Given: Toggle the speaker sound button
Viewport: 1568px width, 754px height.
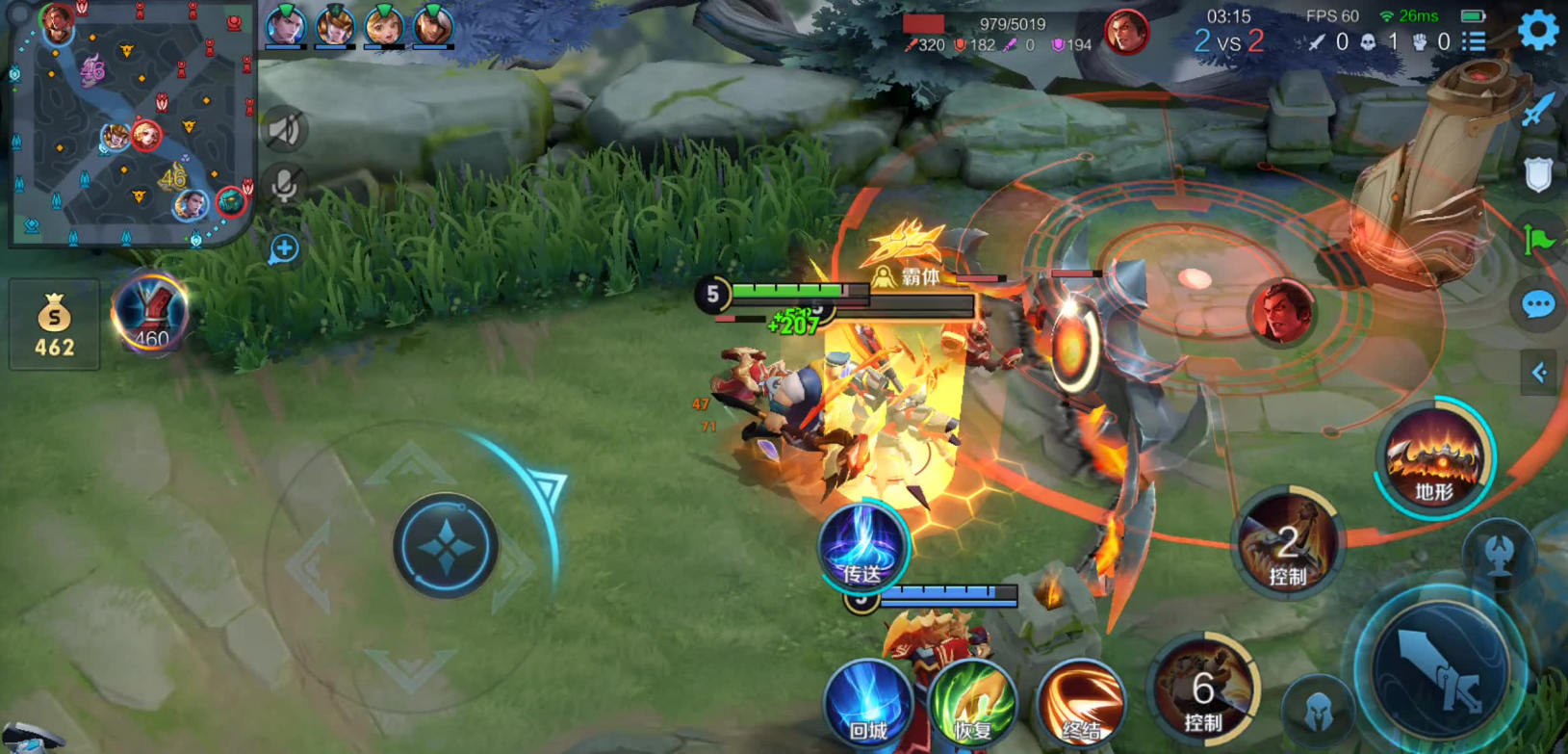Looking at the screenshot, I should coord(284,130).
